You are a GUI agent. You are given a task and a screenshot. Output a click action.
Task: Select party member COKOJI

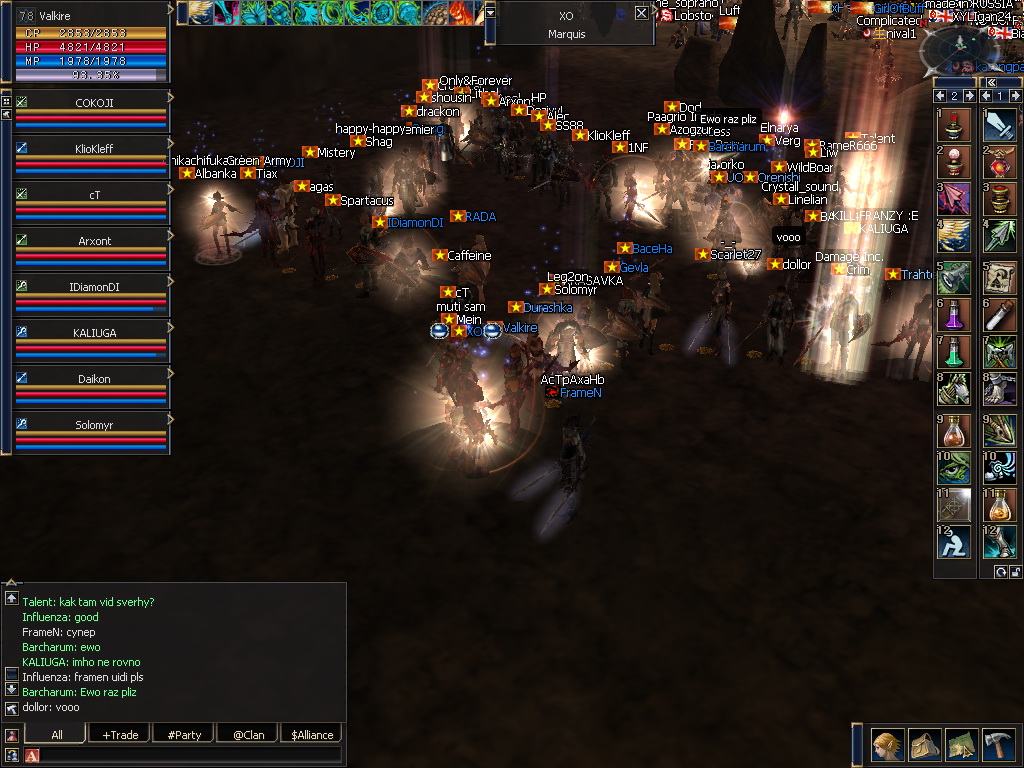(93, 111)
